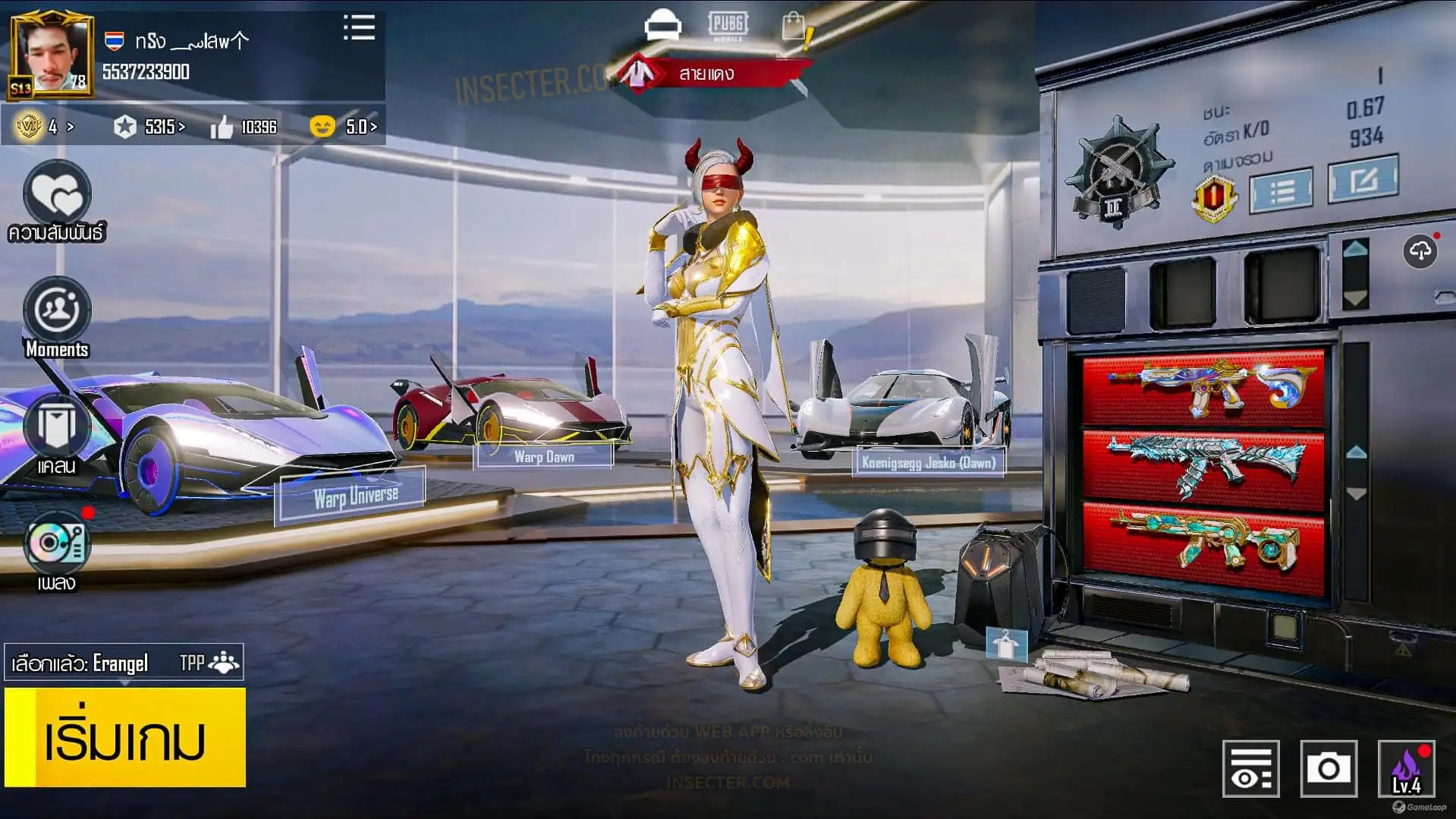Start the game with the yellow button
This screenshot has width=1456, height=819.
tap(125, 737)
